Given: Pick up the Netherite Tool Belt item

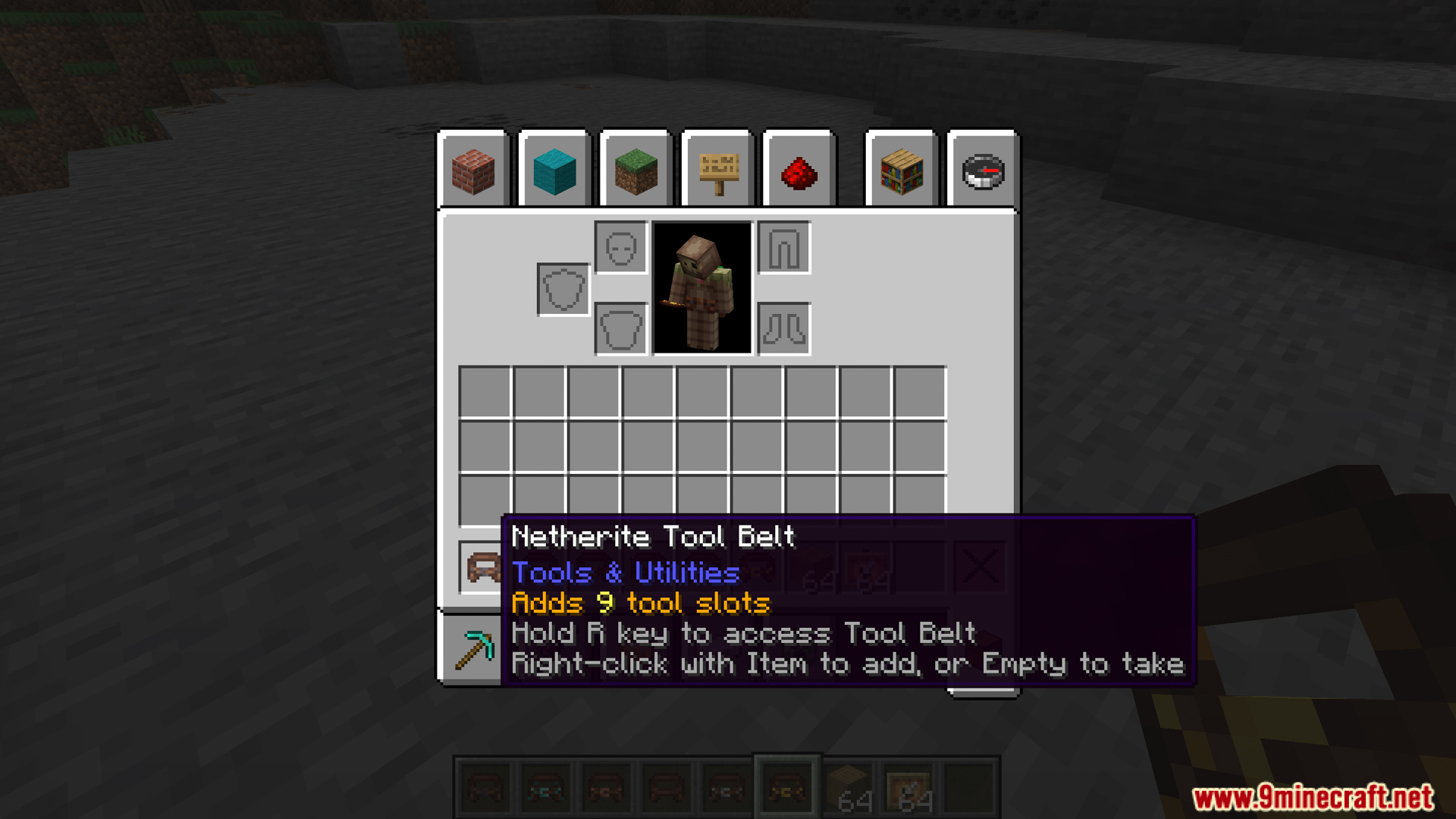Looking at the screenshot, I should [483, 567].
